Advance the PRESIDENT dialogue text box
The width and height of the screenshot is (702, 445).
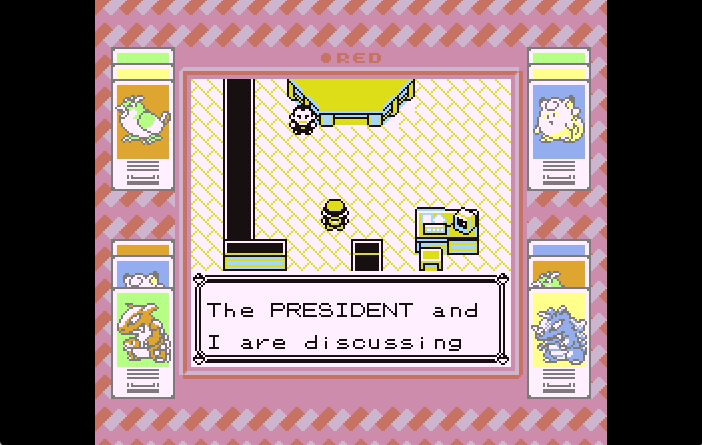pyautogui.click(x=350, y=325)
